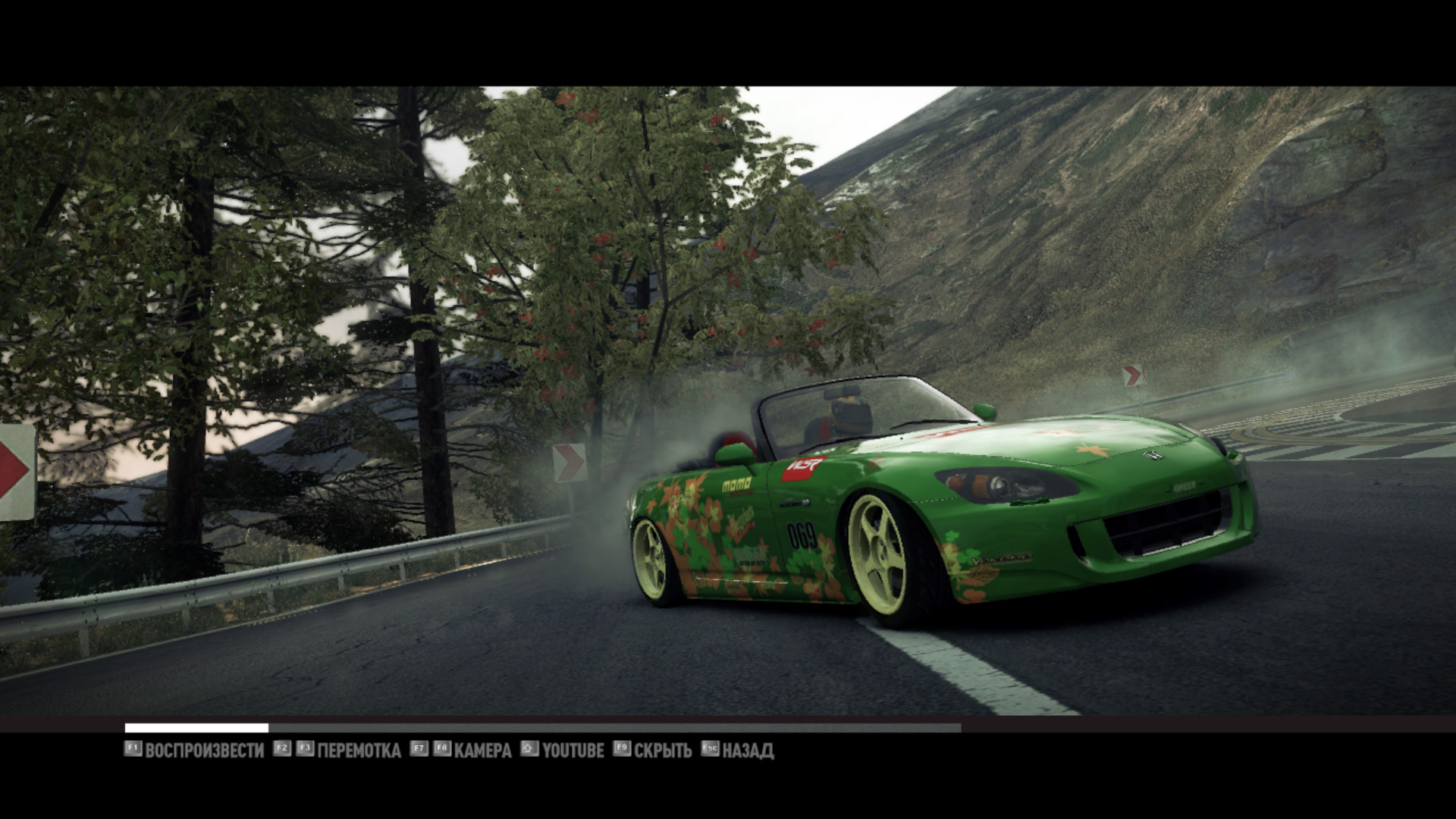Select the Перемотка rewind option

coord(359,751)
